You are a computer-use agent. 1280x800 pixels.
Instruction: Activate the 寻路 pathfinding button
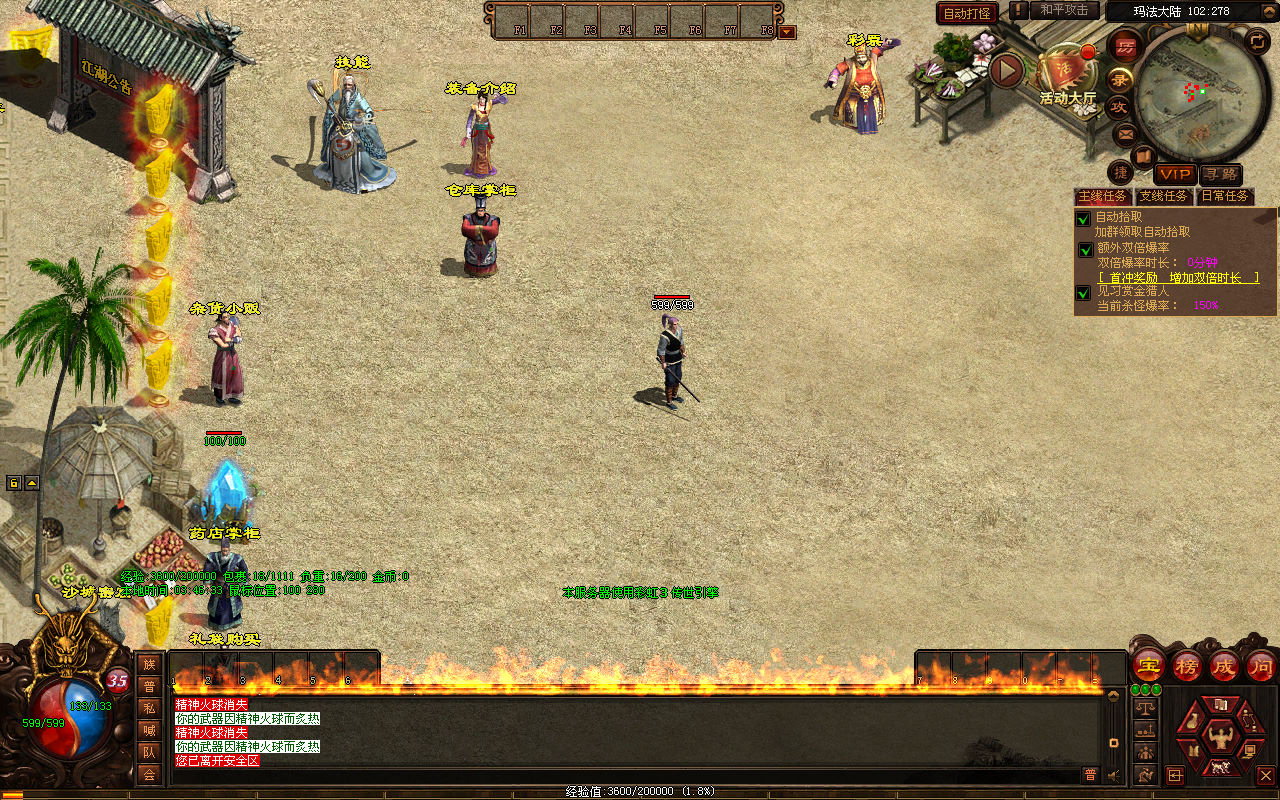click(x=1220, y=175)
